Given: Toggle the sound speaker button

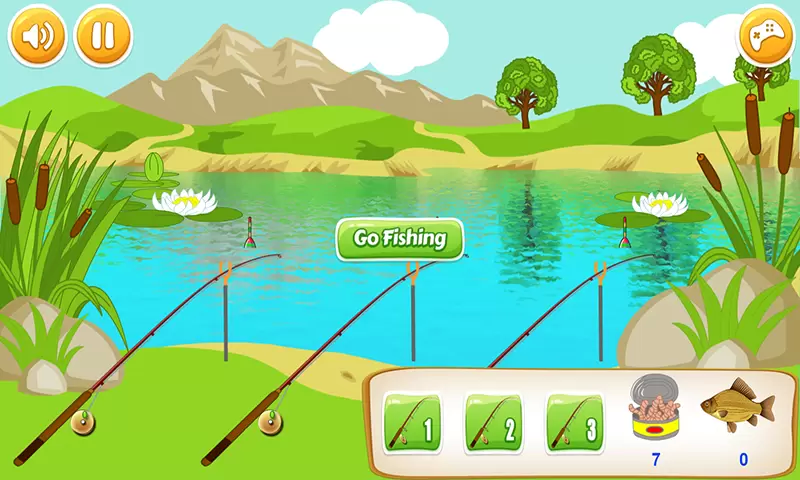Looking at the screenshot, I should point(37,36).
